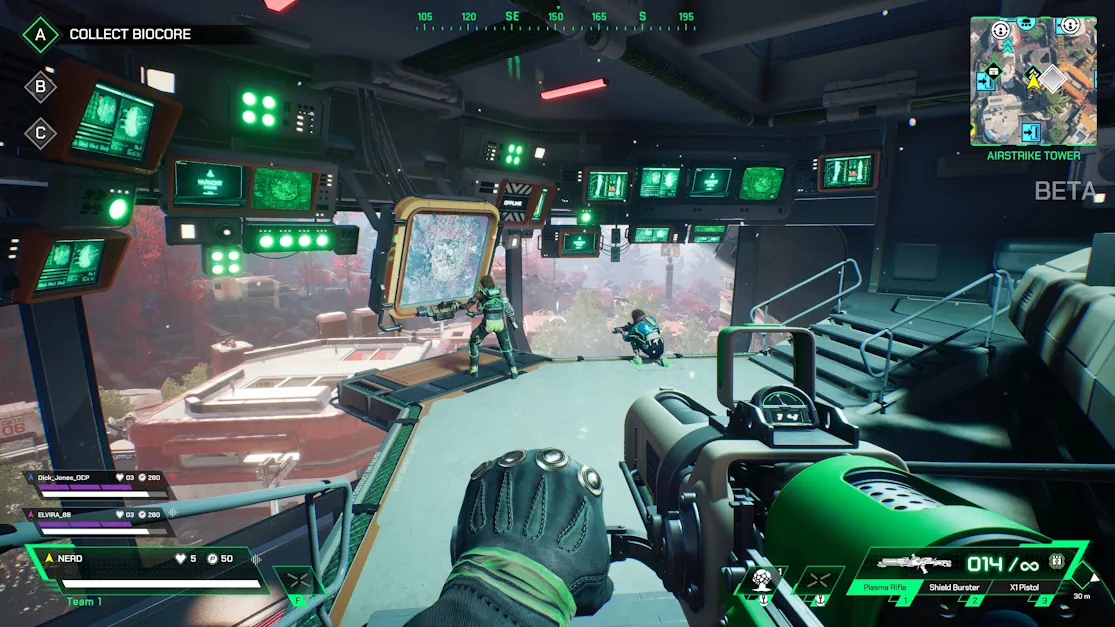Select teammate ELVIRA_88's status panel
Image resolution: width=1115 pixels, height=627 pixels.
point(98,520)
